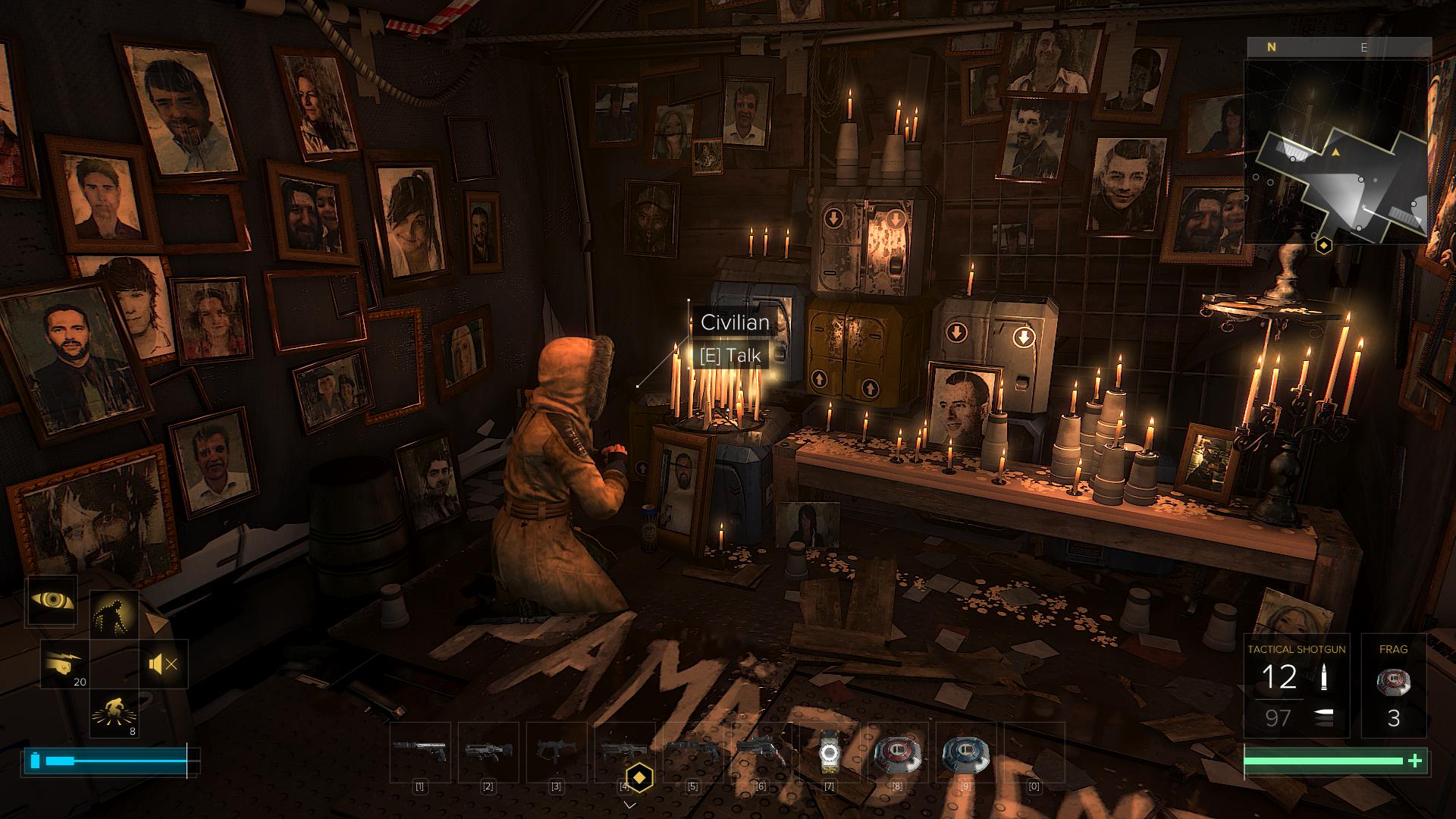Select the silenced pistol in hotbar slot 1
The image size is (1456, 819).
pos(419,752)
